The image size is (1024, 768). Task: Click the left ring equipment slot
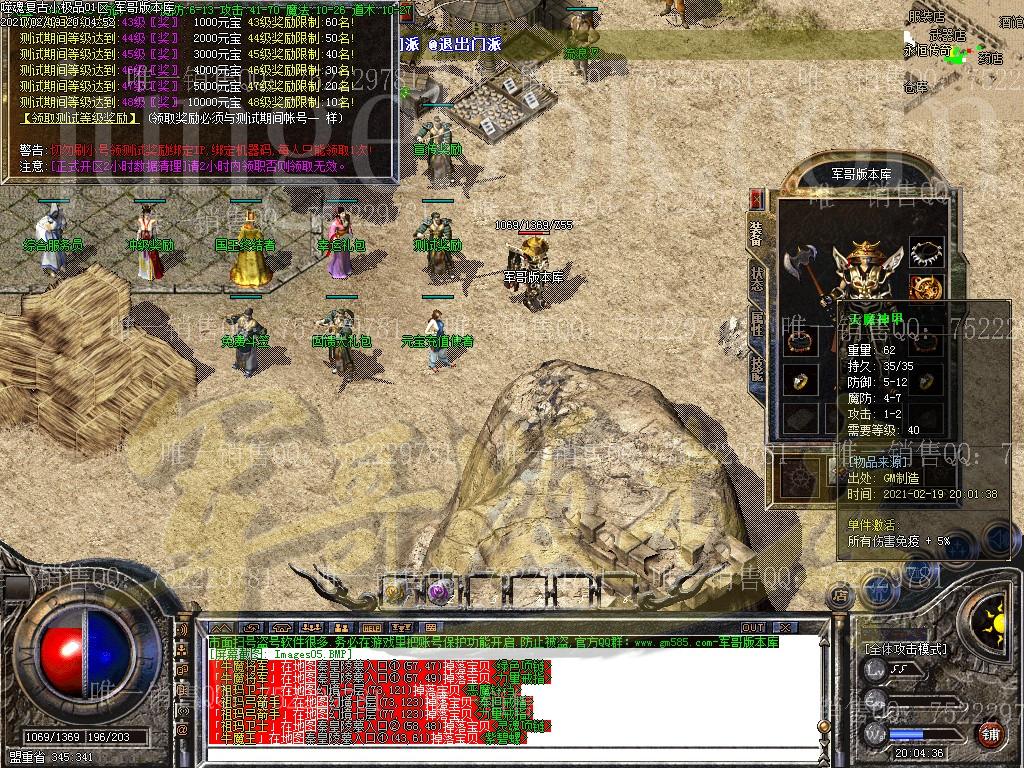800,381
